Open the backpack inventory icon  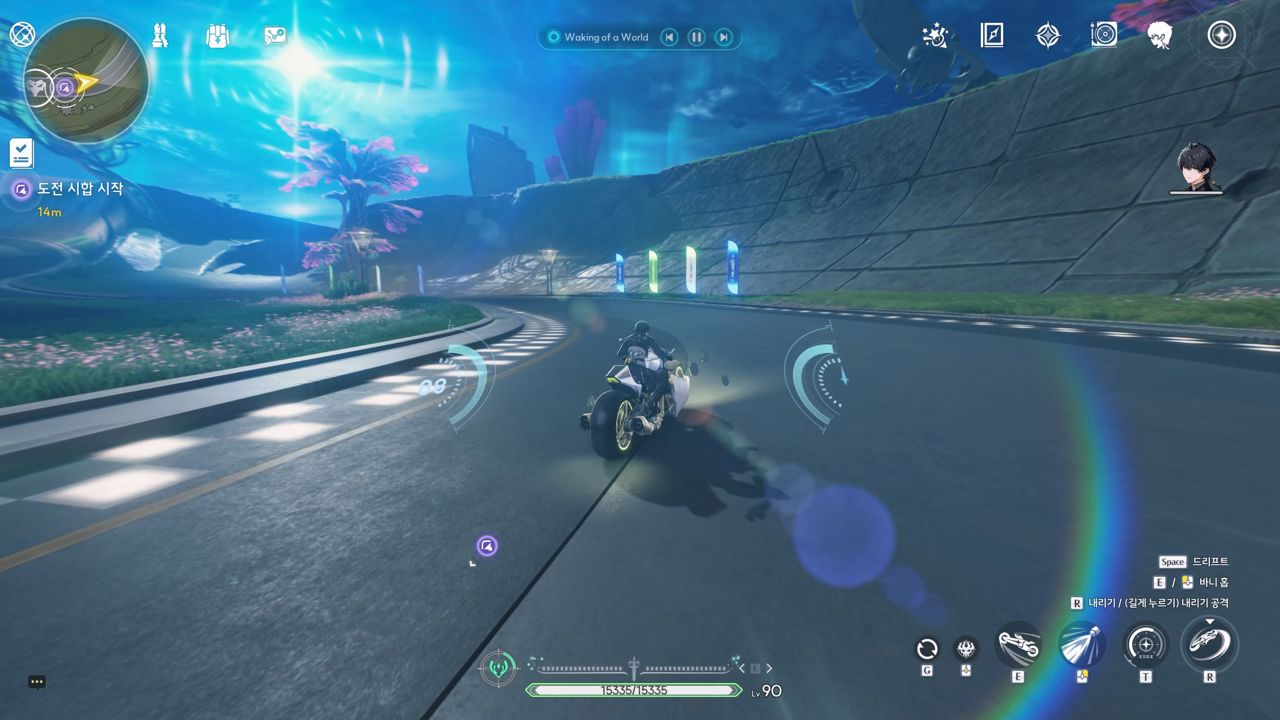pyautogui.click(x=217, y=36)
